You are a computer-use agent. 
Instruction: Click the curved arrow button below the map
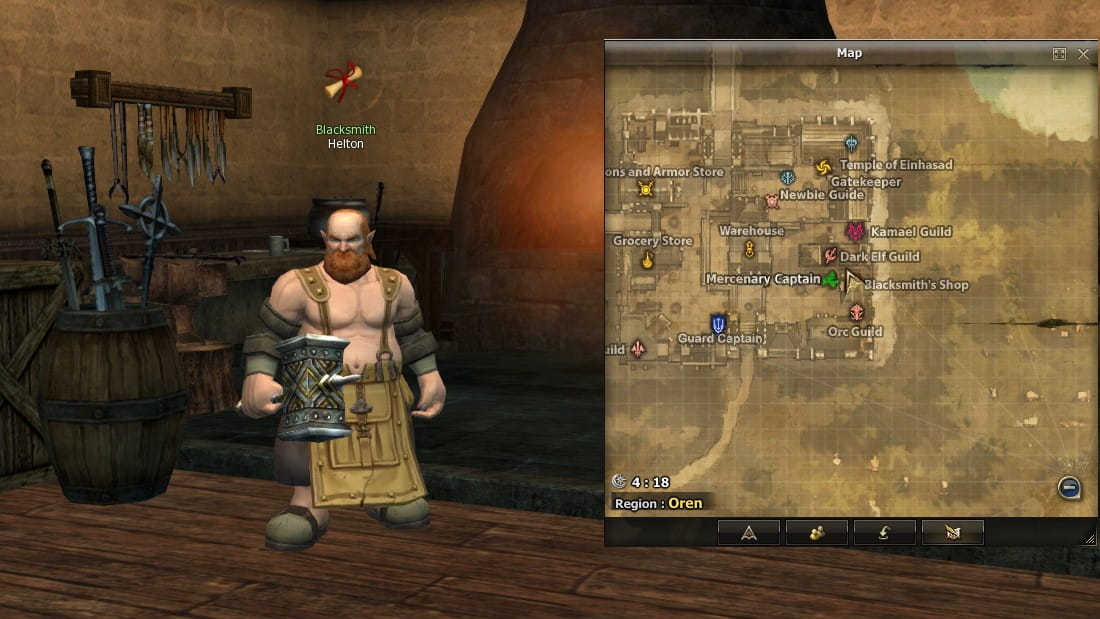tap(885, 533)
